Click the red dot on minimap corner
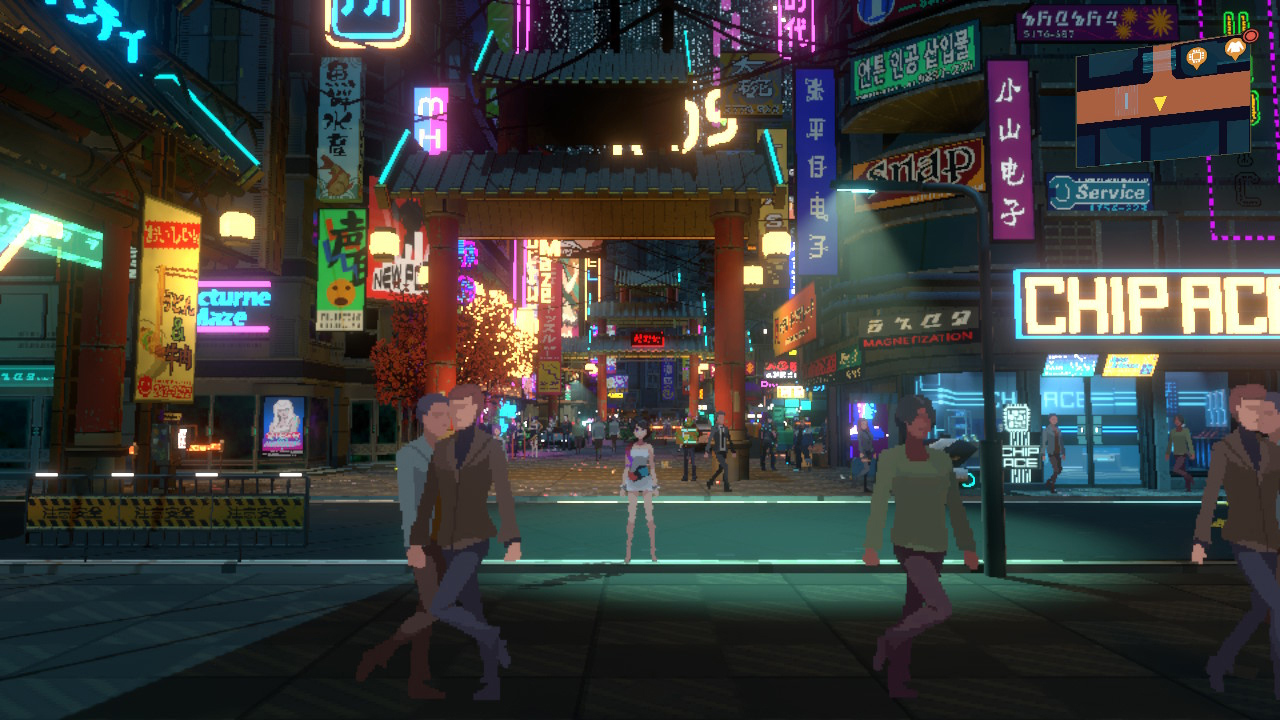 click(1250, 36)
